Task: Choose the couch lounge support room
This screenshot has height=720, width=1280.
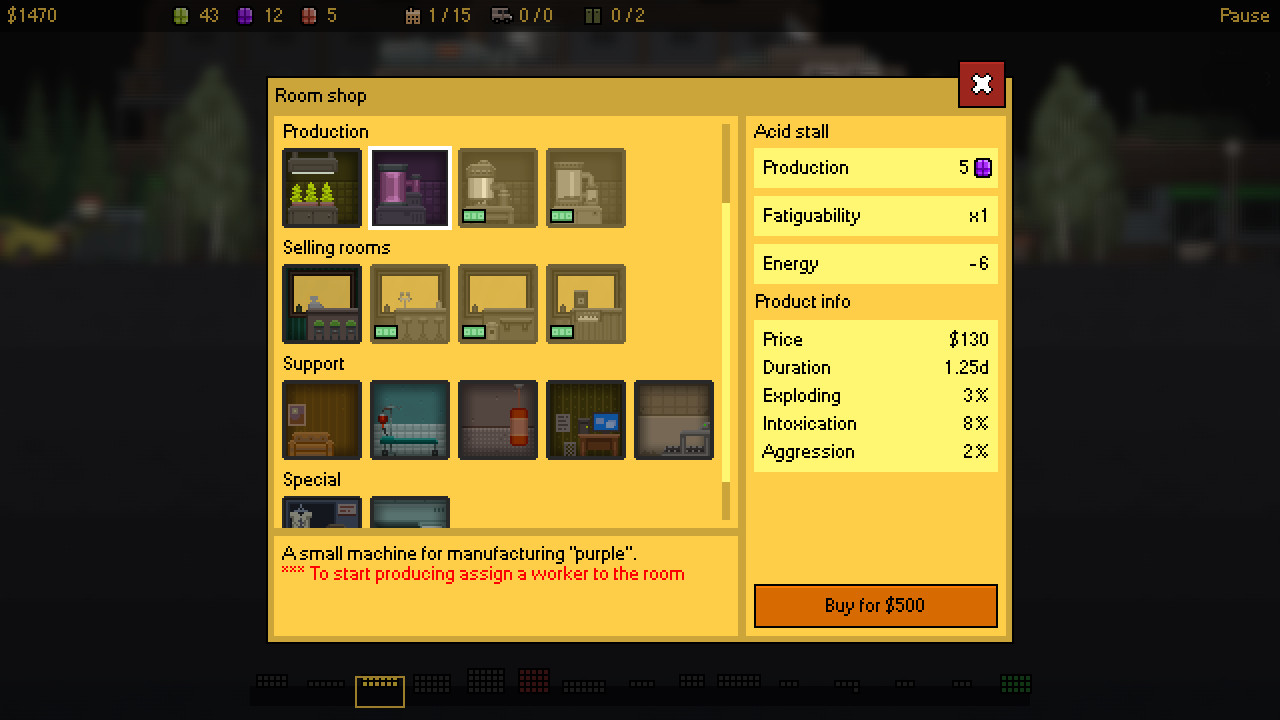Action: click(x=321, y=420)
